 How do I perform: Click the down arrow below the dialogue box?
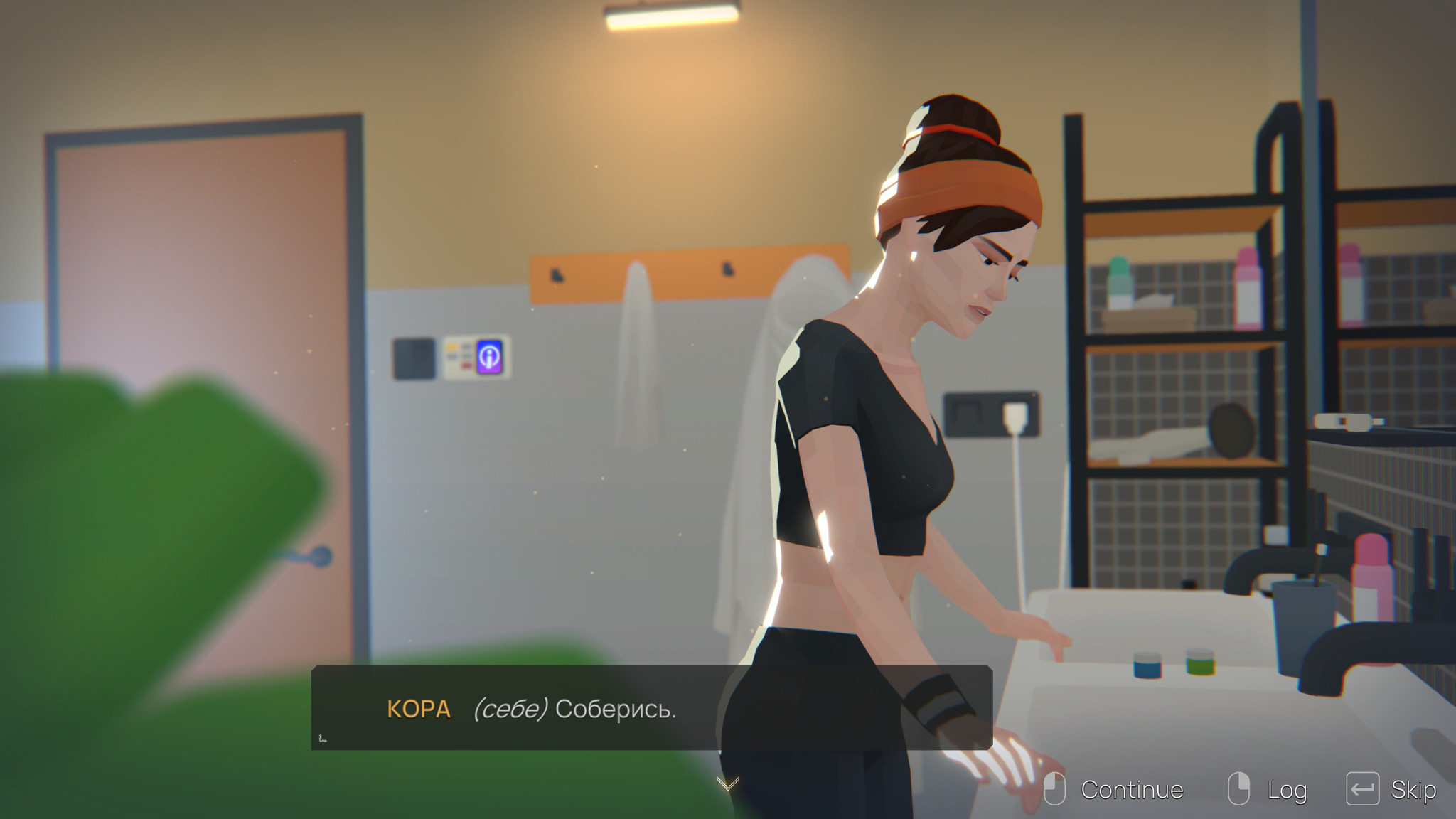pos(727,783)
